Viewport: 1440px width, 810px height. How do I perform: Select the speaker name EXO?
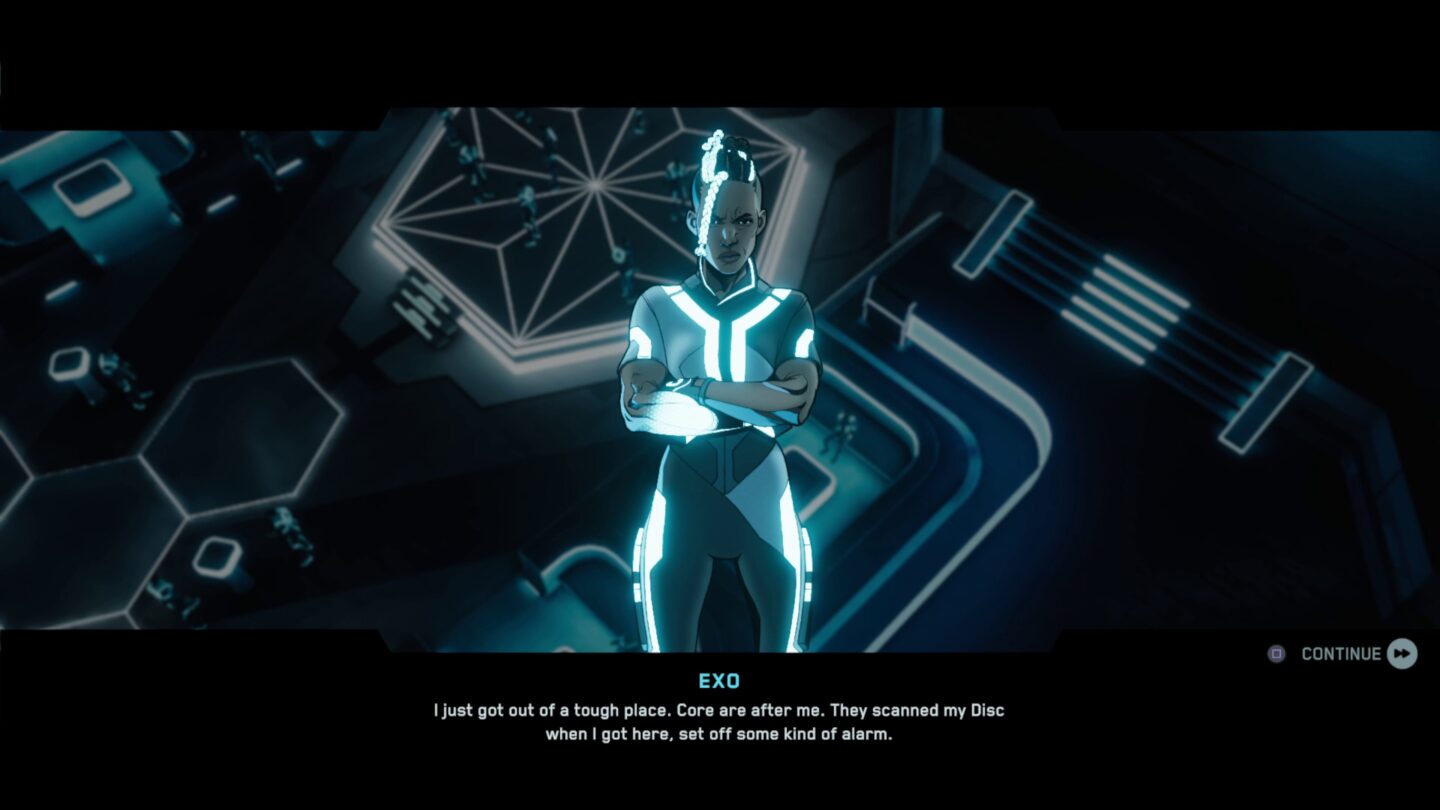[x=719, y=682]
